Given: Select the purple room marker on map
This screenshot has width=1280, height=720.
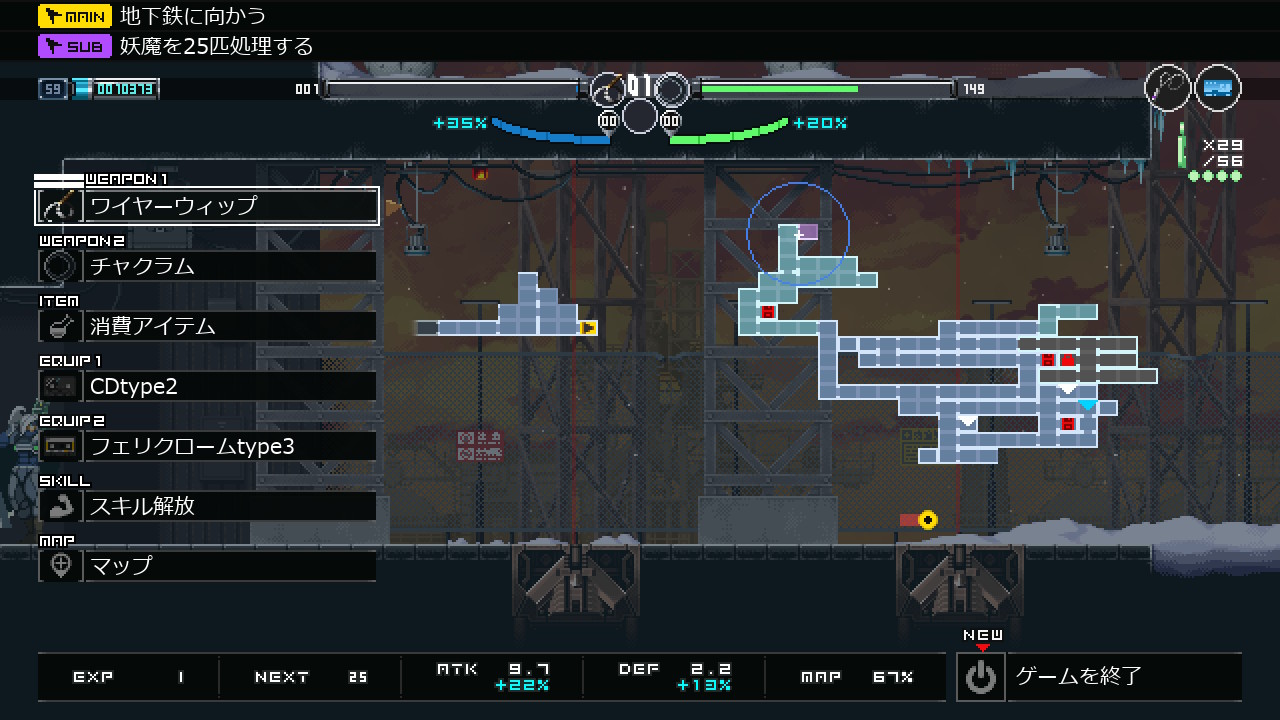Looking at the screenshot, I should point(808,232).
